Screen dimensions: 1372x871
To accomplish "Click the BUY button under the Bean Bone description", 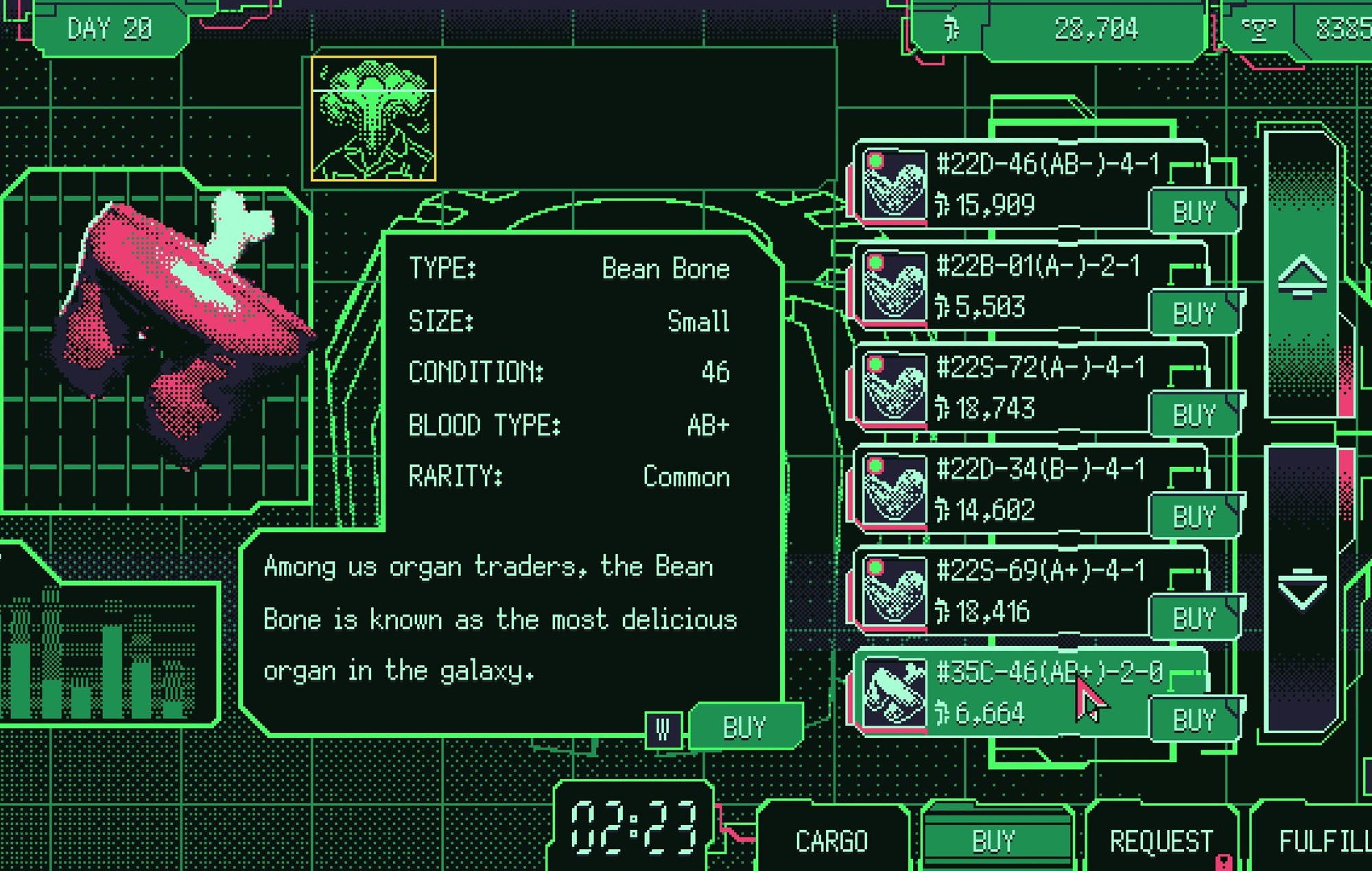I will coord(744,727).
